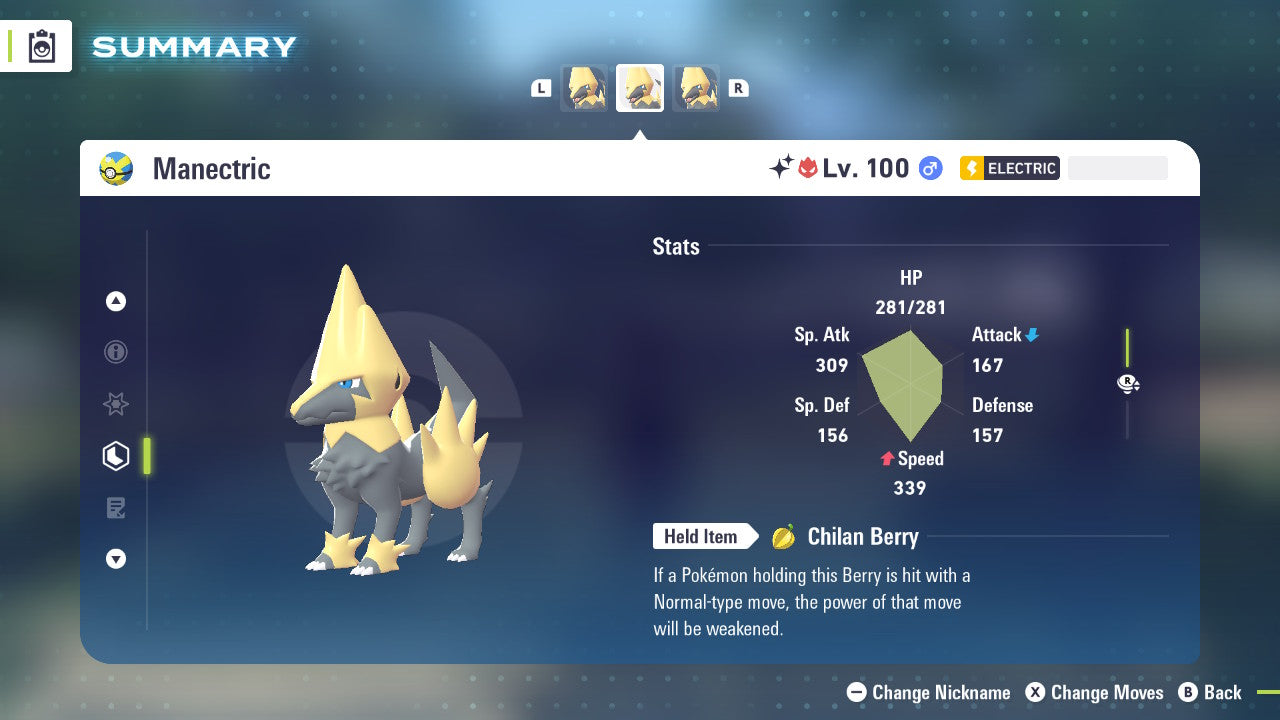Click the up arrow to view previous page
Viewport: 1280px width, 720px height.
point(116,300)
